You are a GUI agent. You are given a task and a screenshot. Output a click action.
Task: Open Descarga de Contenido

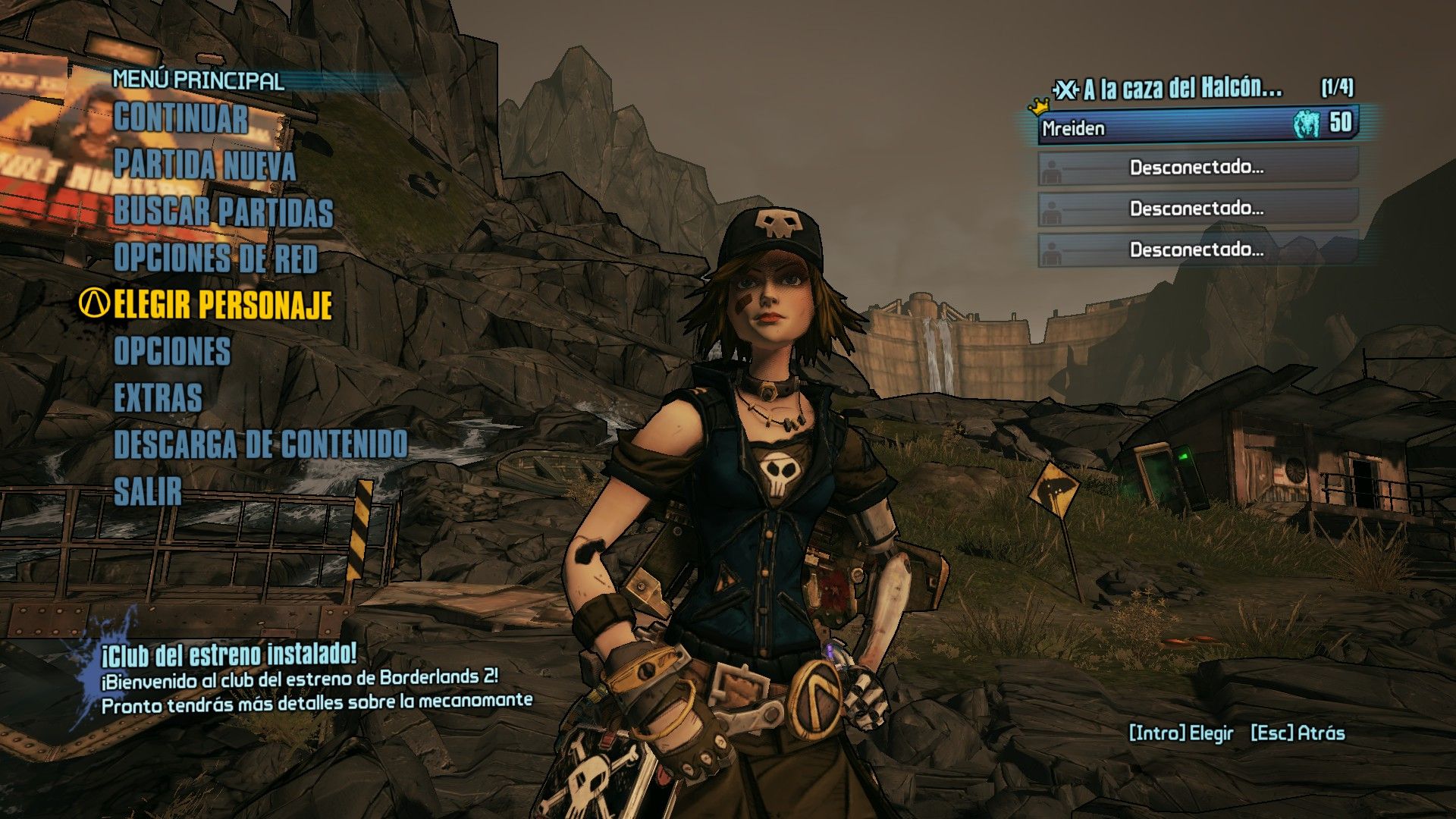(260, 445)
